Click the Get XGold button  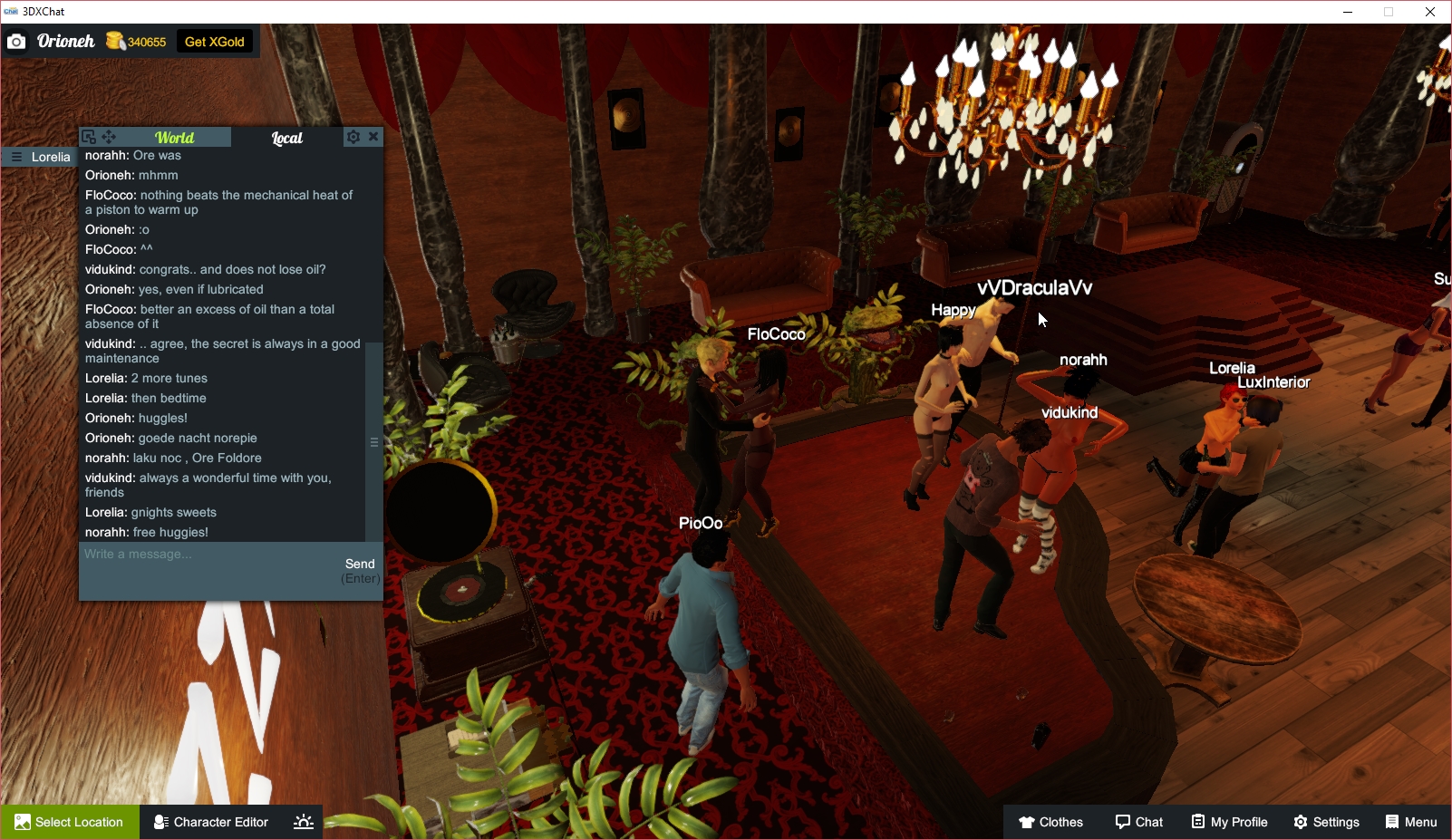(x=214, y=41)
